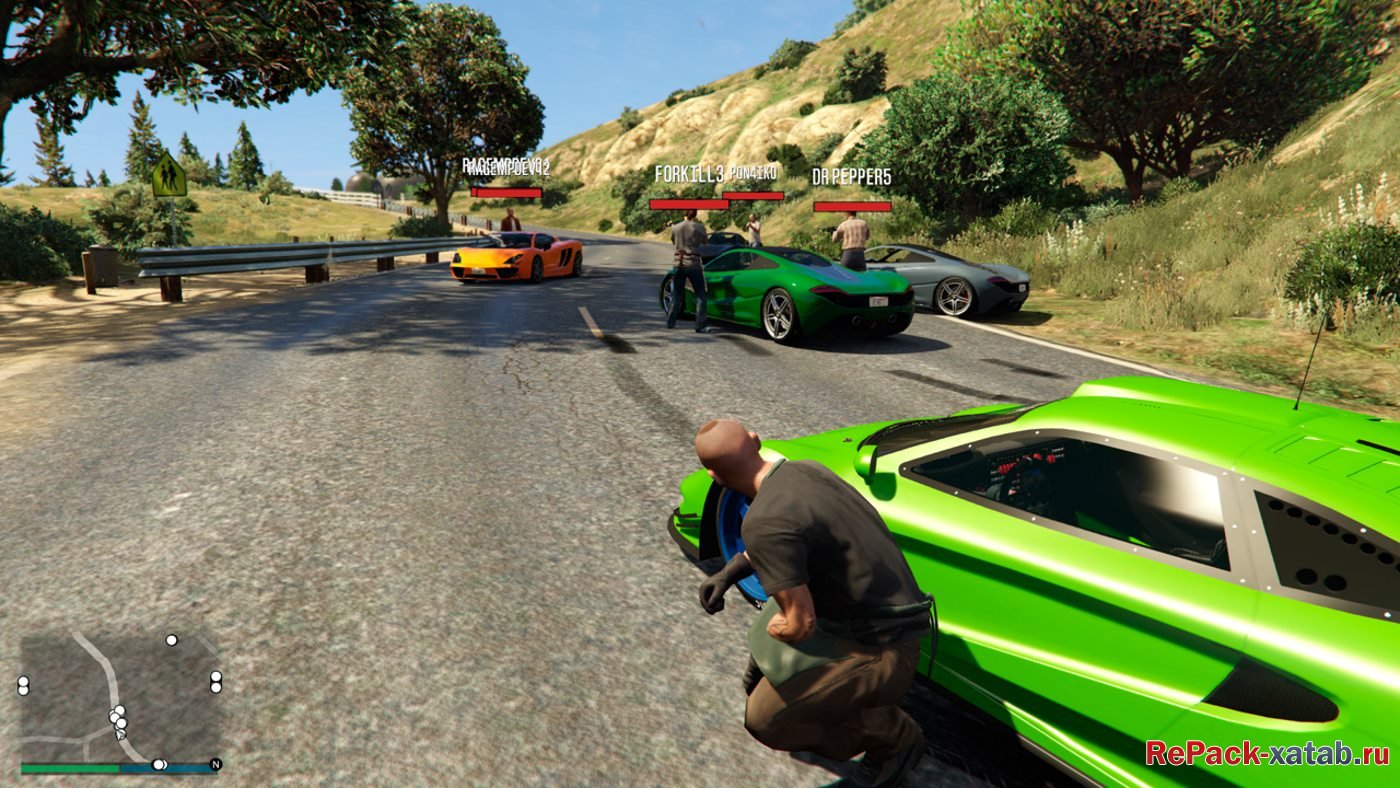Image resolution: width=1400 pixels, height=788 pixels.
Task: Open the RePack-xatab.ru watermark link
Action: (x=1266, y=753)
